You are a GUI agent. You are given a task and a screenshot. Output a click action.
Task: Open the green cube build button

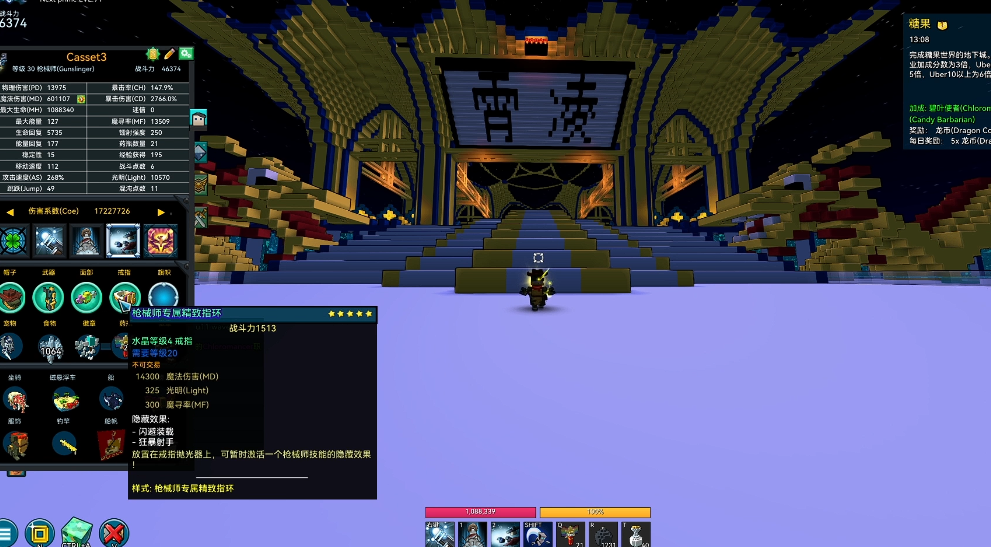click(77, 532)
